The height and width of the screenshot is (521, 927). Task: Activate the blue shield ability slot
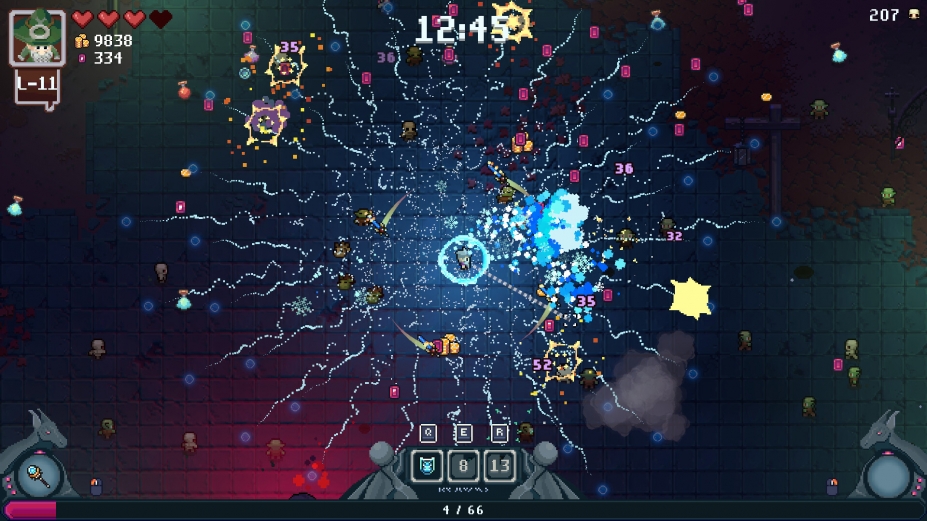[x=428, y=465]
